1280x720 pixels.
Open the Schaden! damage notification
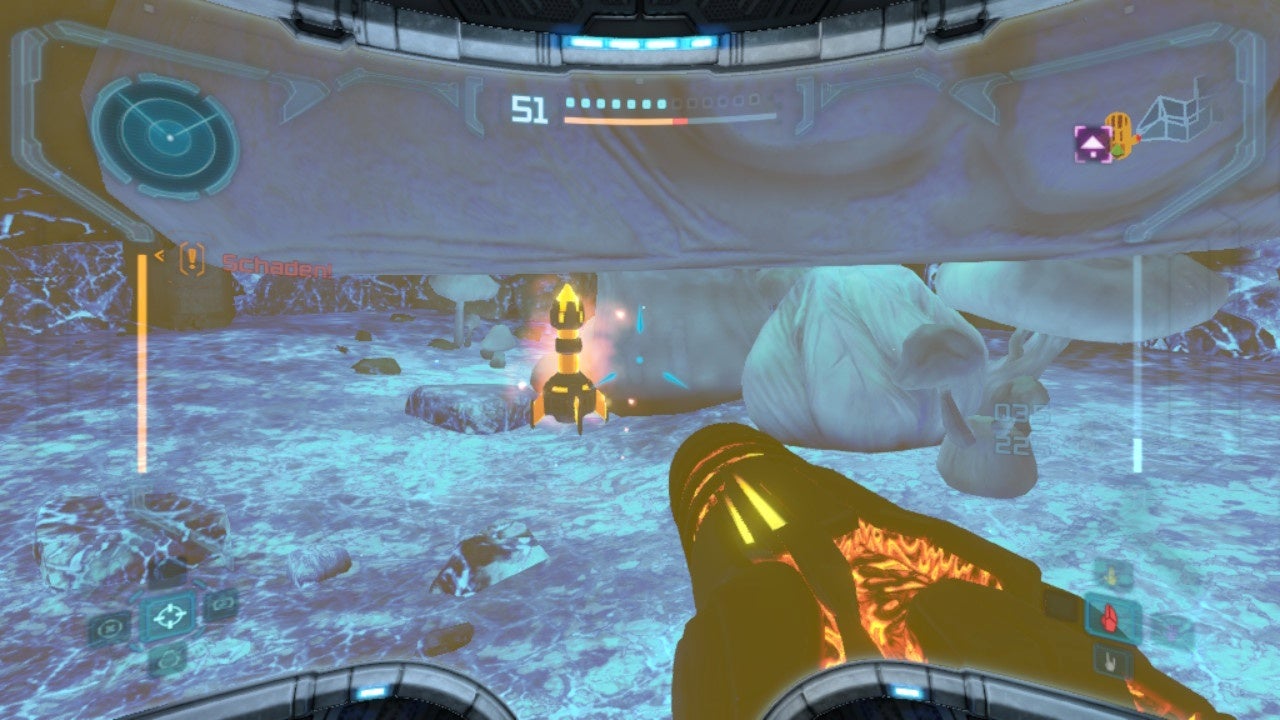(x=277, y=266)
